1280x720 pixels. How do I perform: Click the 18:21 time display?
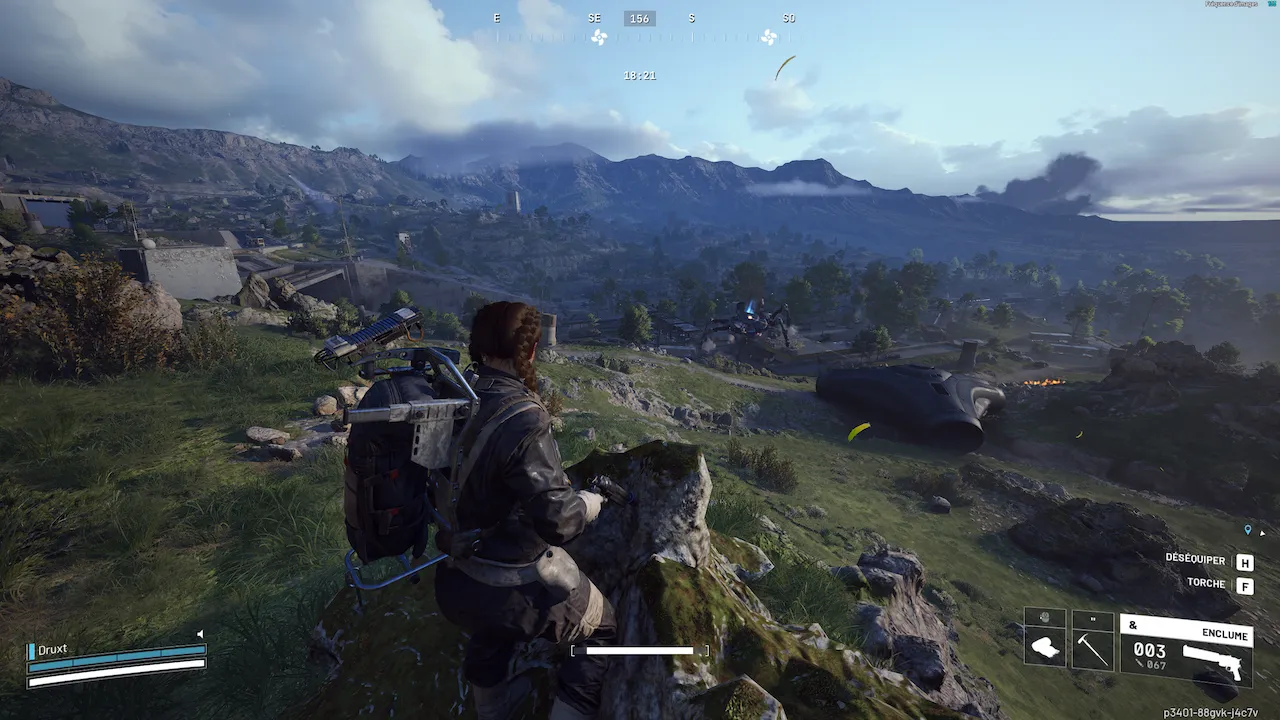pos(639,74)
